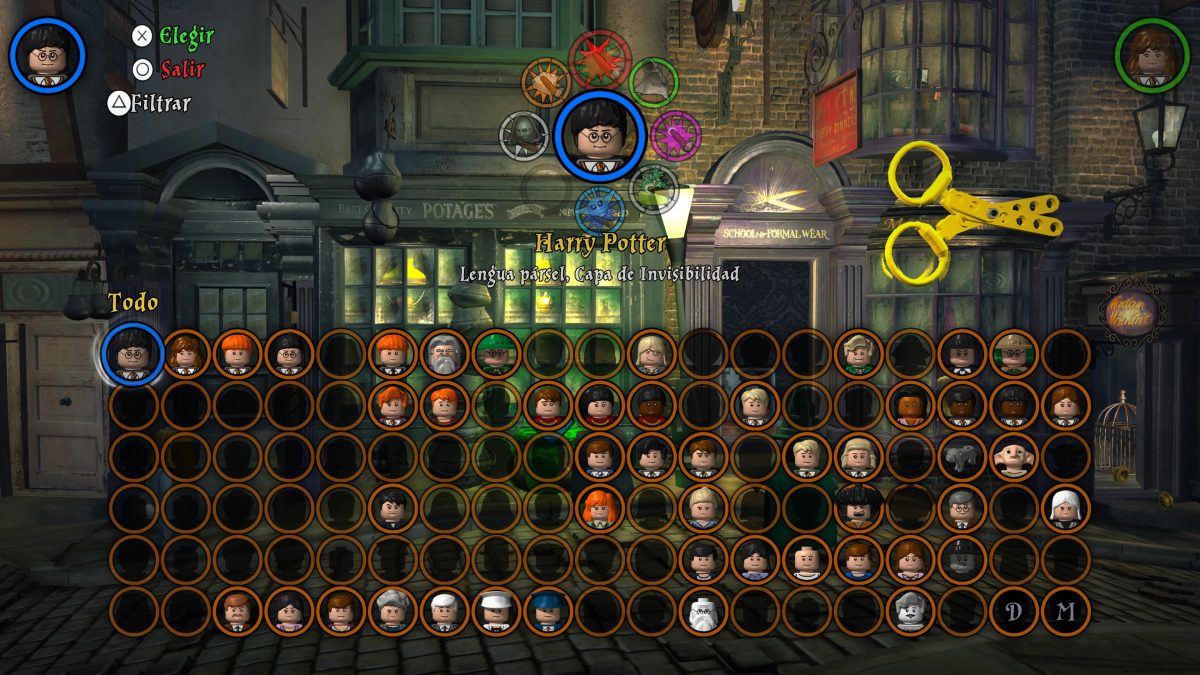The image size is (1200, 675).
Task: Select the highlighted Harry Potter tile in the grid
Action: pos(133,354)
